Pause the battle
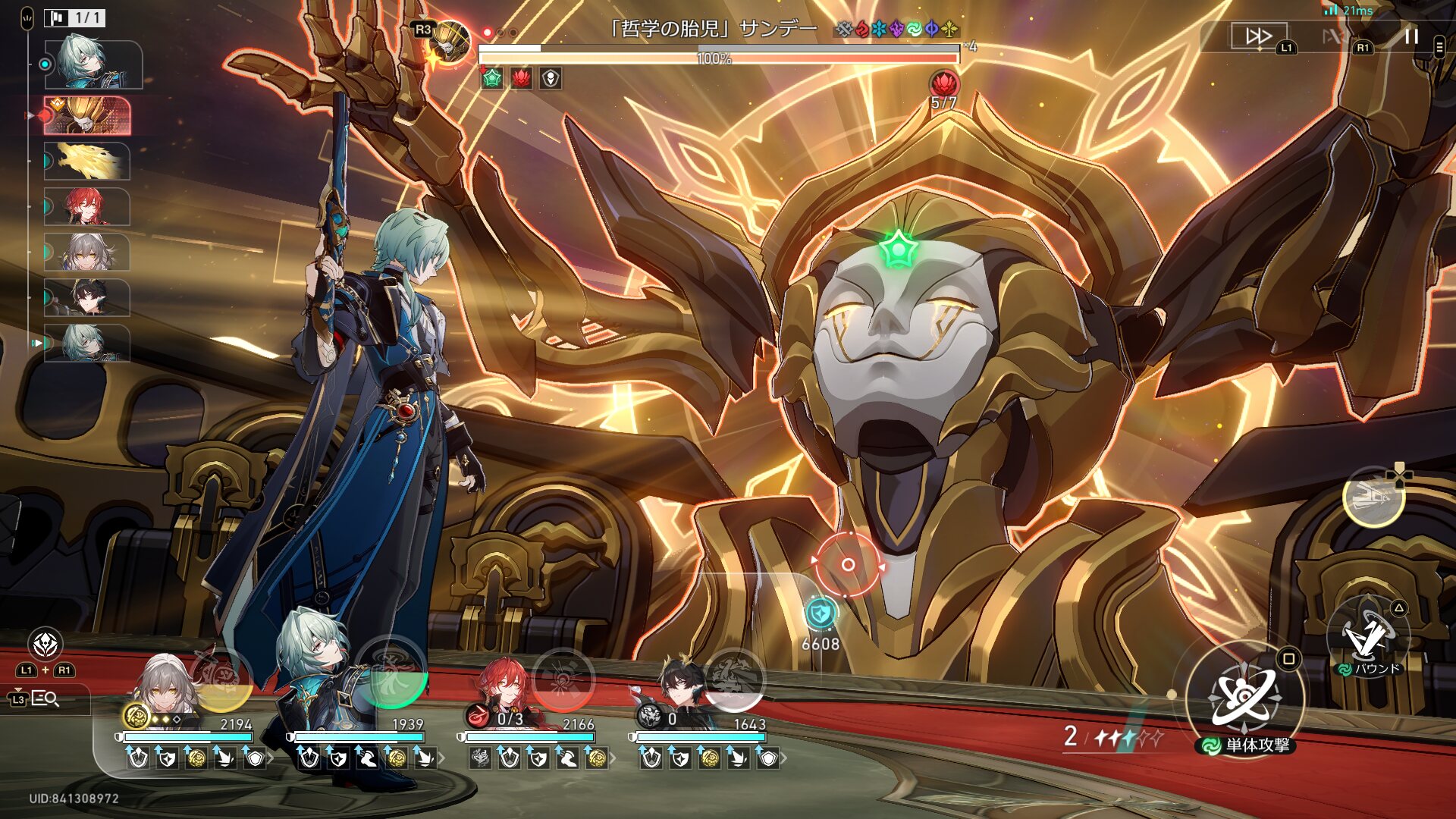Screen dimensions: 1456x819 tap(1411, 36)
